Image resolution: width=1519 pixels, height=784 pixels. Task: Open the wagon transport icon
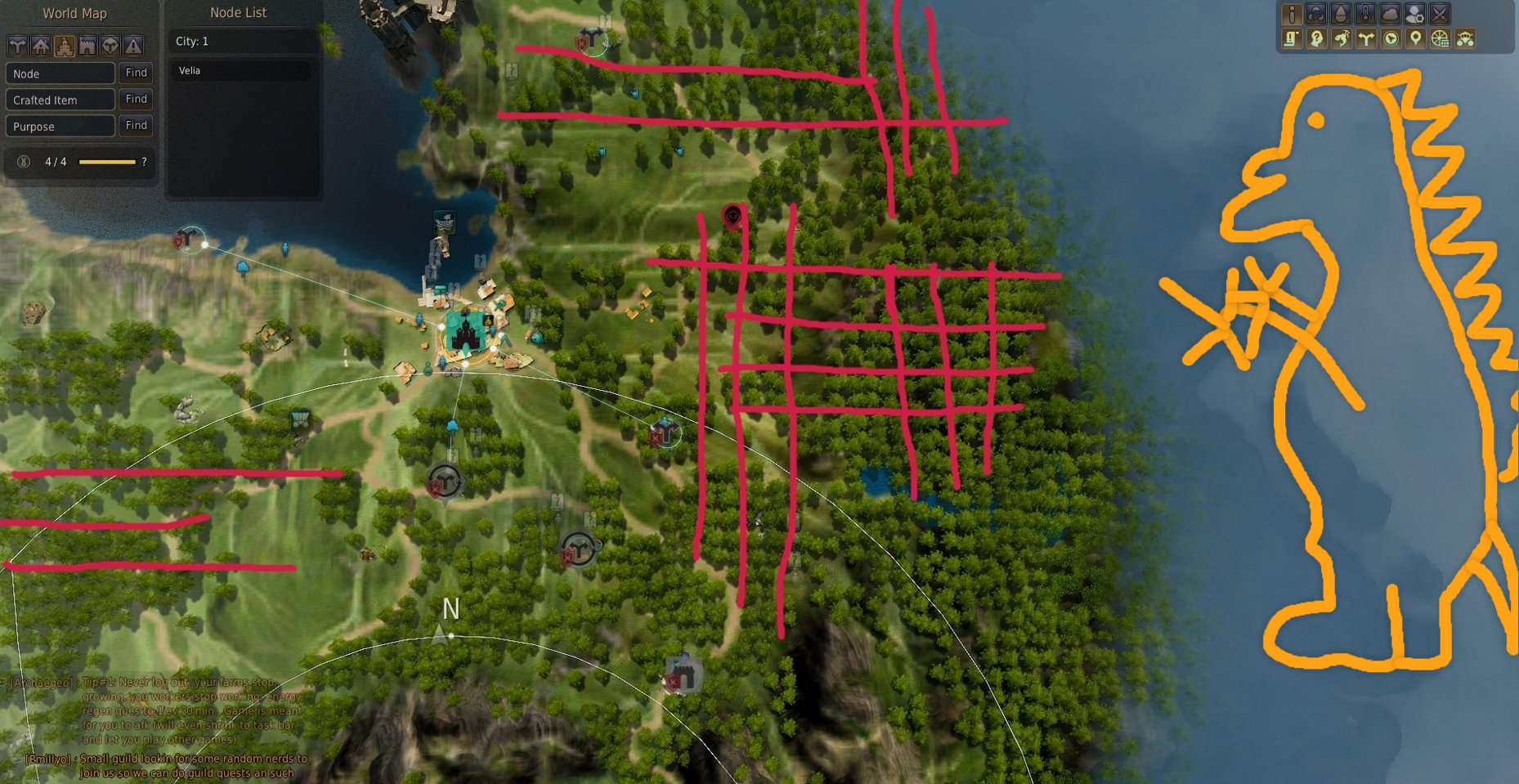pyautogui.click(x=1466, y=39)
